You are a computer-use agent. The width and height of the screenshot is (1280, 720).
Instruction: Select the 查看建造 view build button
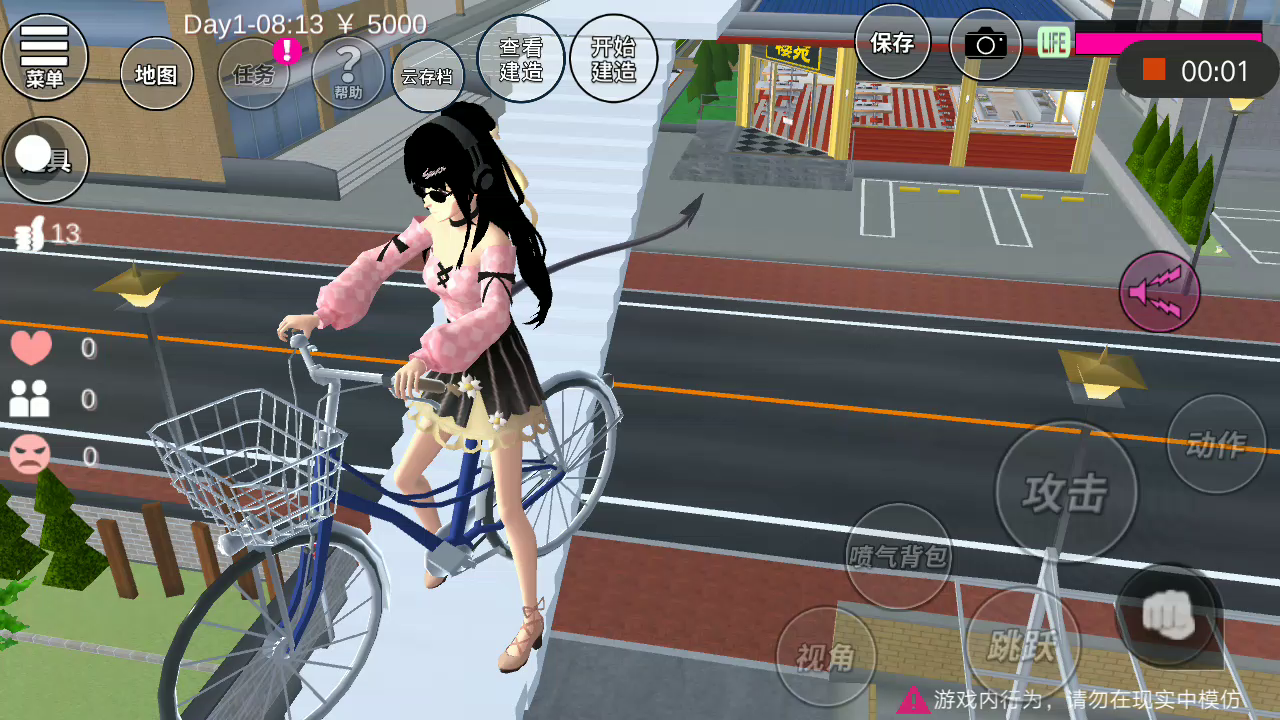pyautogui.click(x=521, y=58)
